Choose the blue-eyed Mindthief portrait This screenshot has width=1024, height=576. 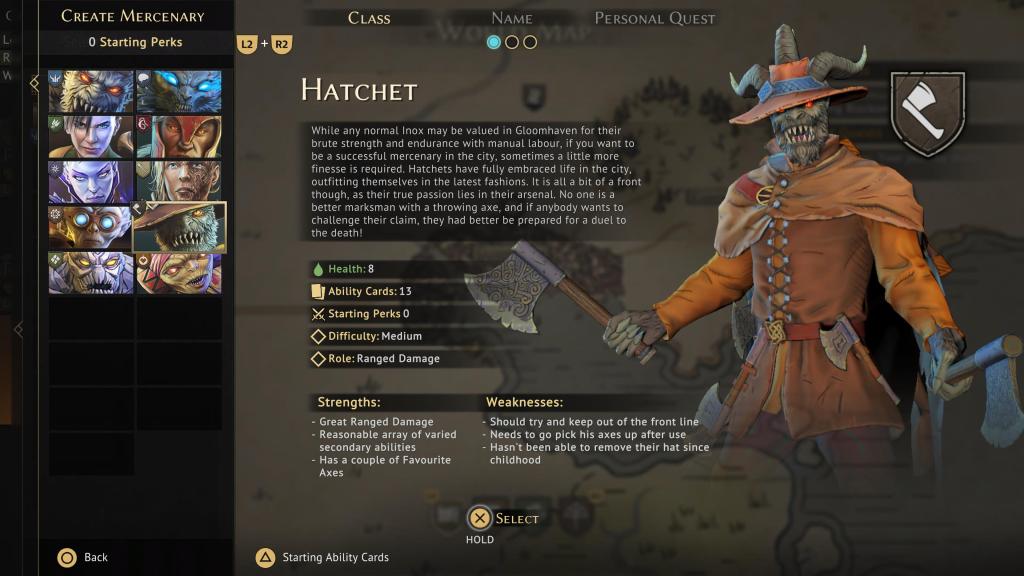coord(179,92)
